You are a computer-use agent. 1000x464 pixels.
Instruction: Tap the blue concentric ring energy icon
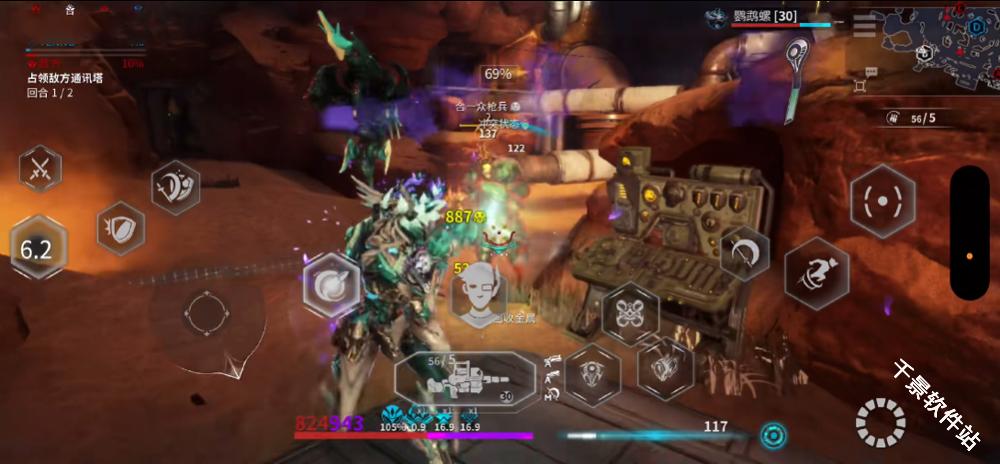click(x=772, y=435)
